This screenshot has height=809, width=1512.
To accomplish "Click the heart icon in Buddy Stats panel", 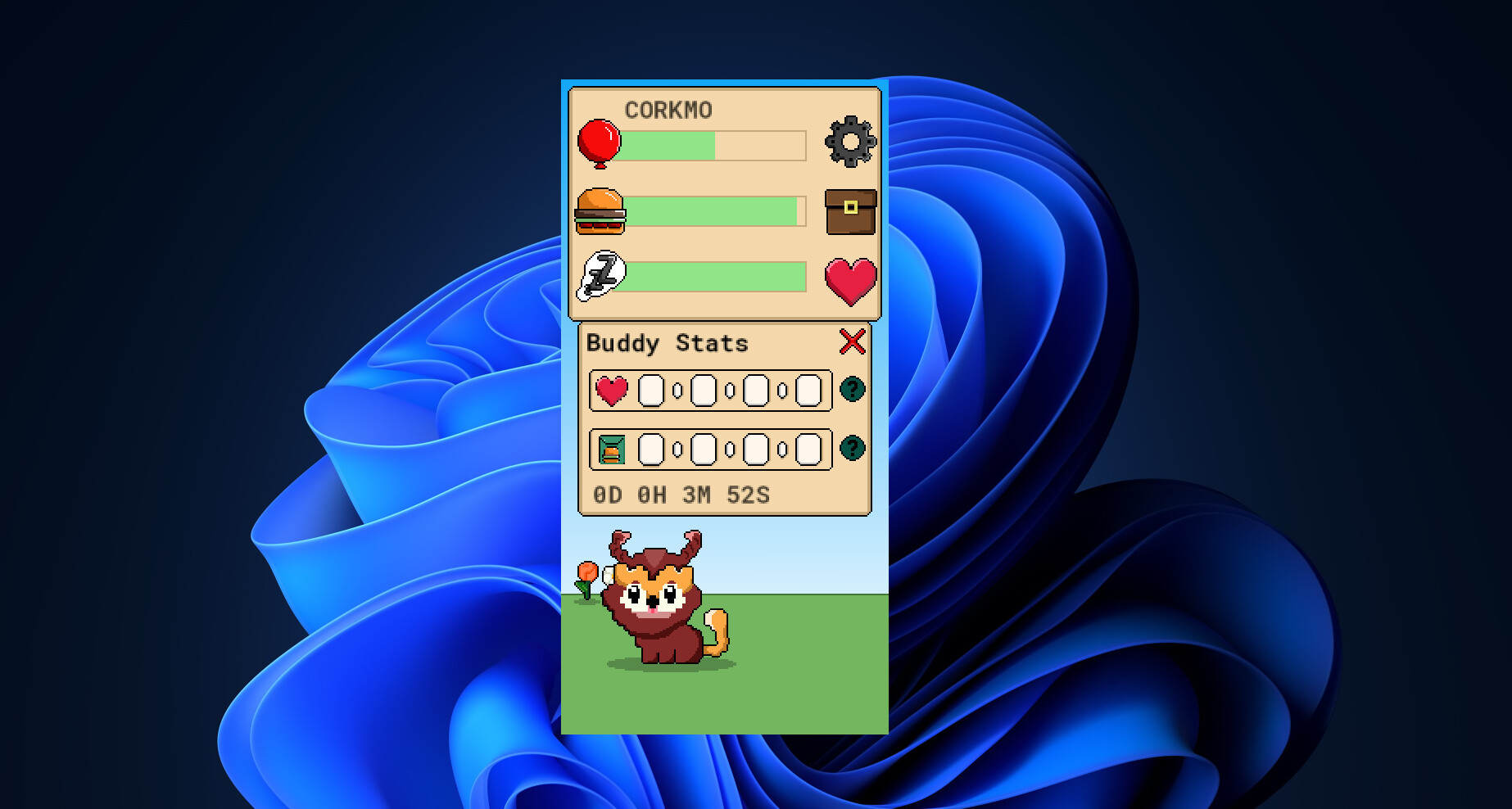I will [x=611, y=391].
